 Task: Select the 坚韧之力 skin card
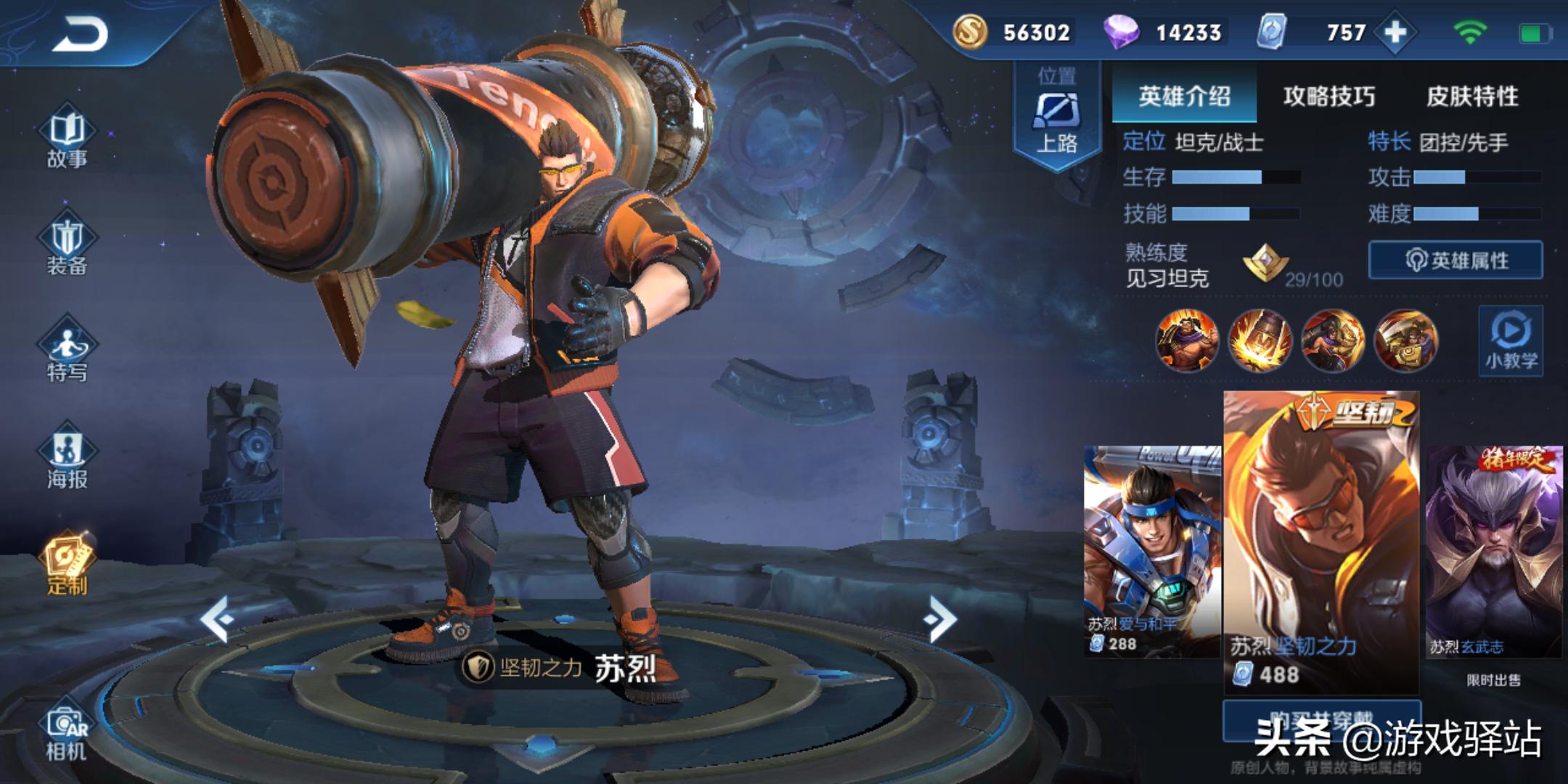coord(1321,541)
